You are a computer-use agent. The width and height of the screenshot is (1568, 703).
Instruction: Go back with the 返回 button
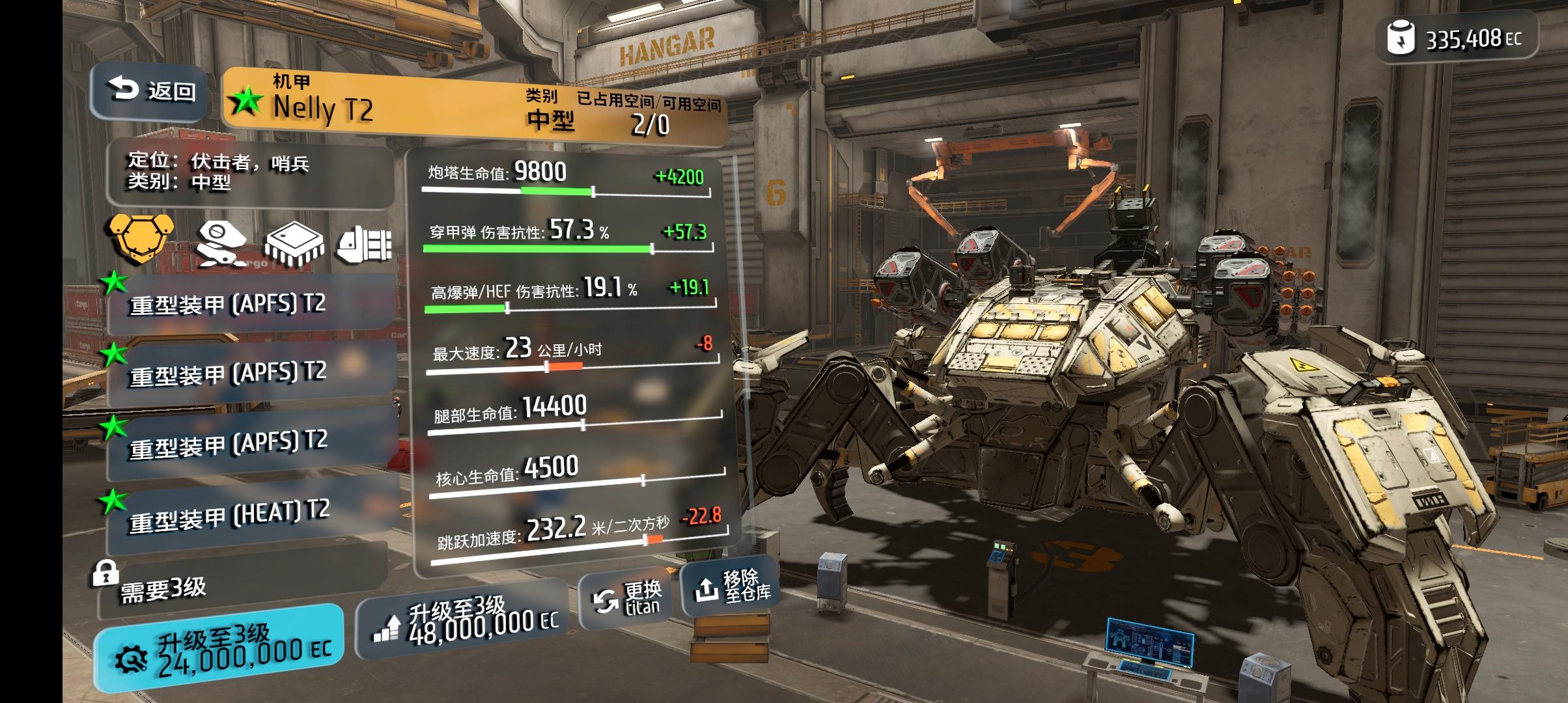[152, 91]
